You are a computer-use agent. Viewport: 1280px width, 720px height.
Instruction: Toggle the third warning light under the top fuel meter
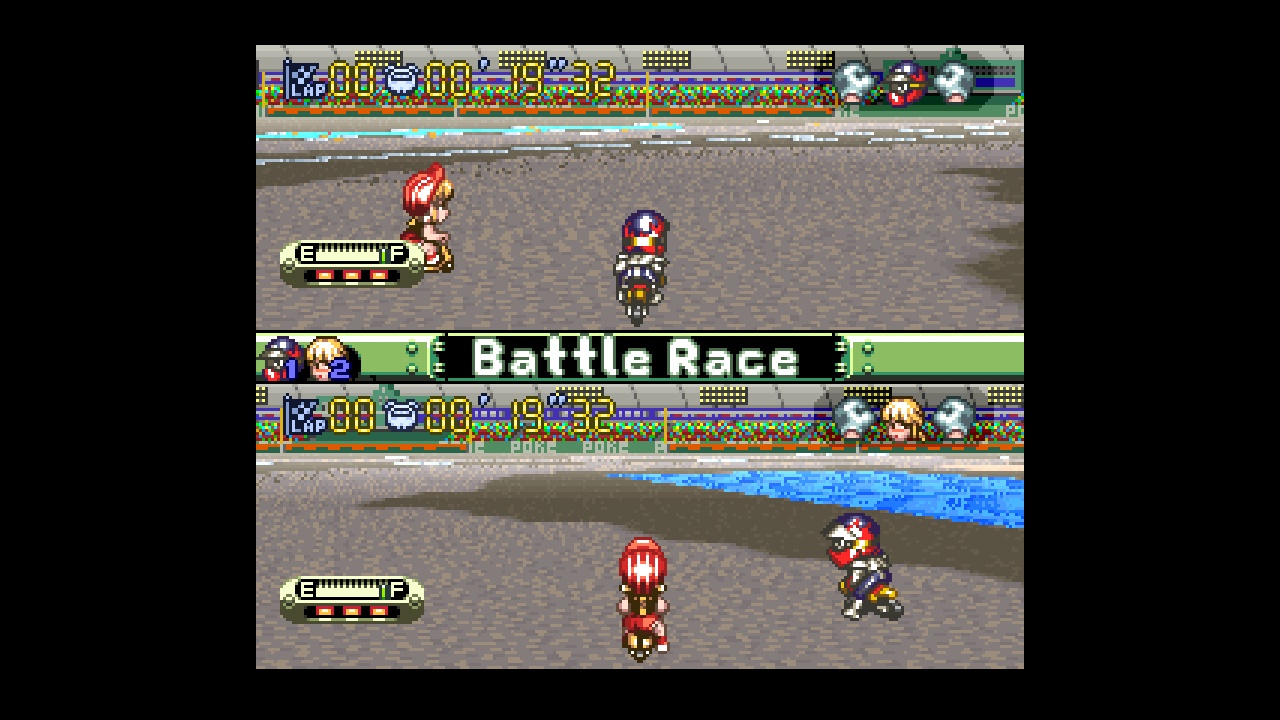[x=378, y=275]
